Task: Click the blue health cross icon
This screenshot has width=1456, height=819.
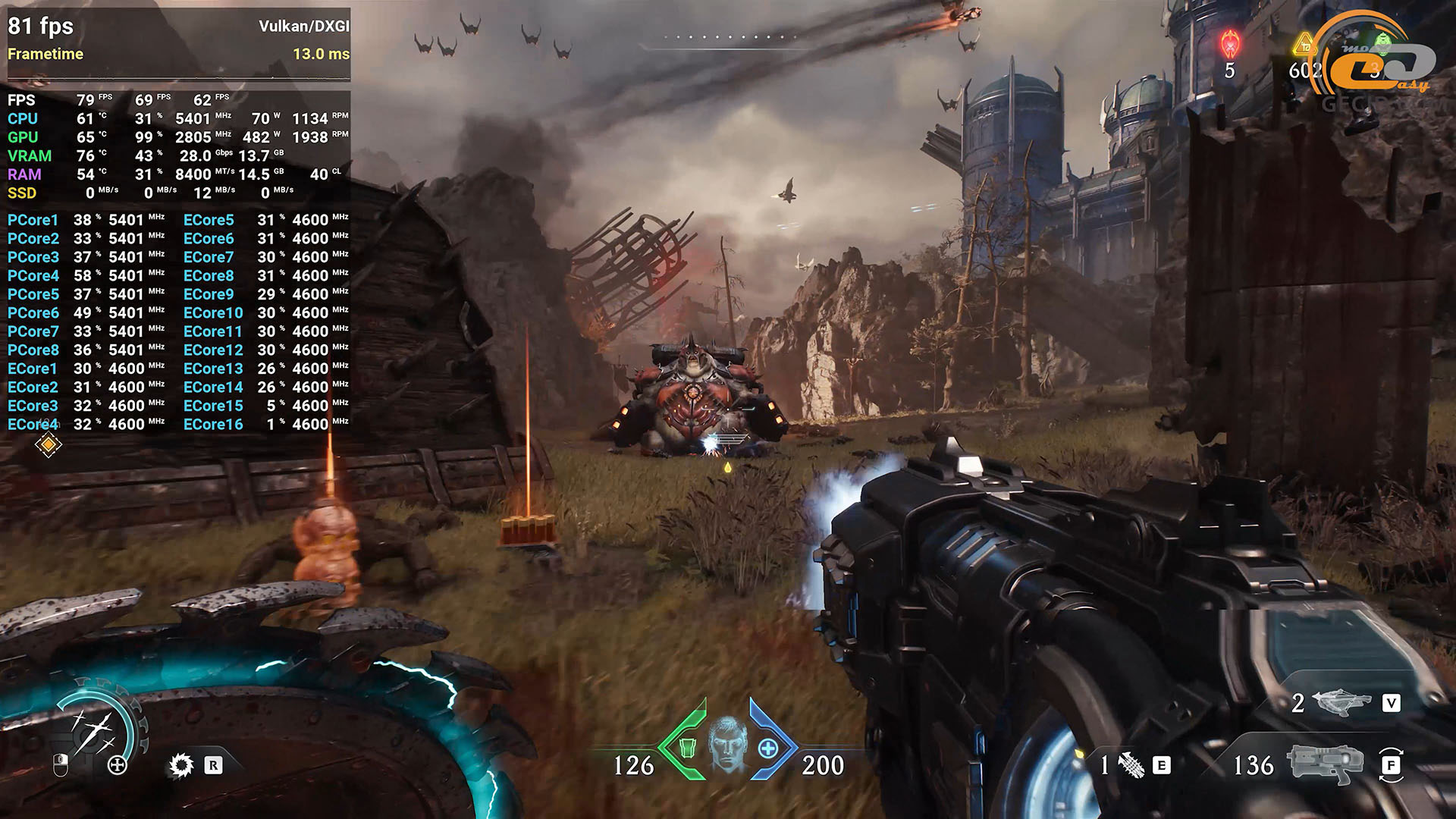Action: pyautogui.click(x=767, y=748)
